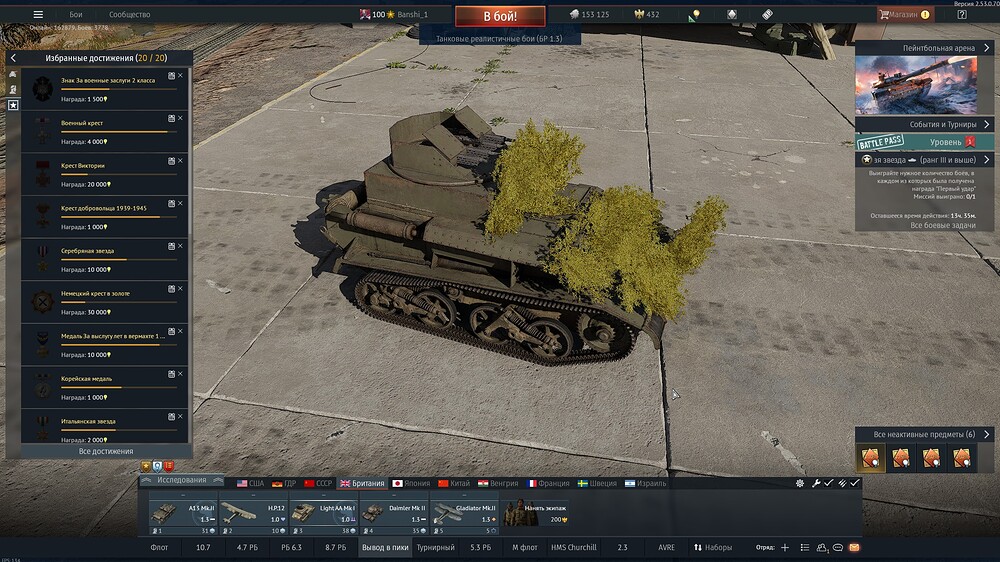1000x562 pixels.
Task: Start battle with the 'В бой!' button
Action: [500, 16]
